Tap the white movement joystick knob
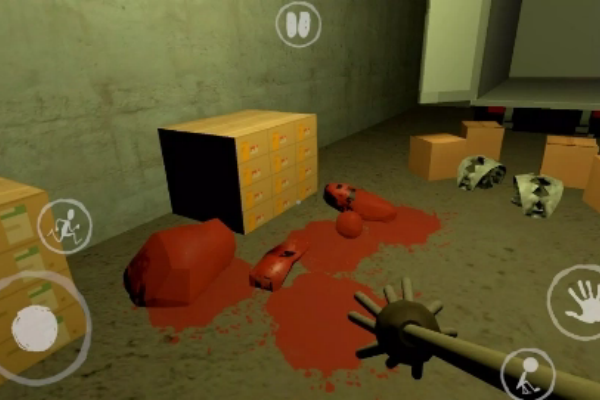 pos(36,328)
